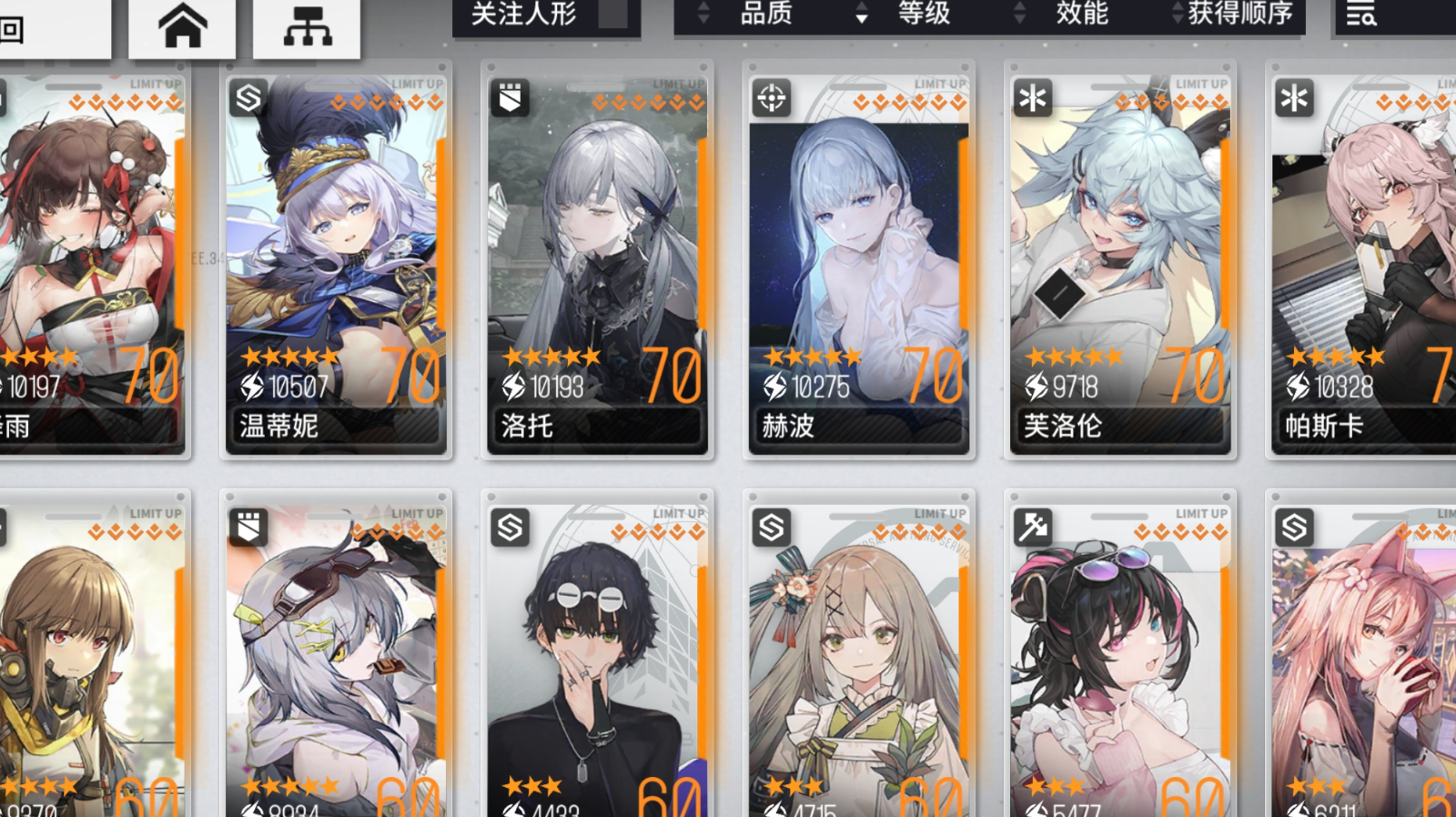Open the formation chart icon beside home

(308, 24)
